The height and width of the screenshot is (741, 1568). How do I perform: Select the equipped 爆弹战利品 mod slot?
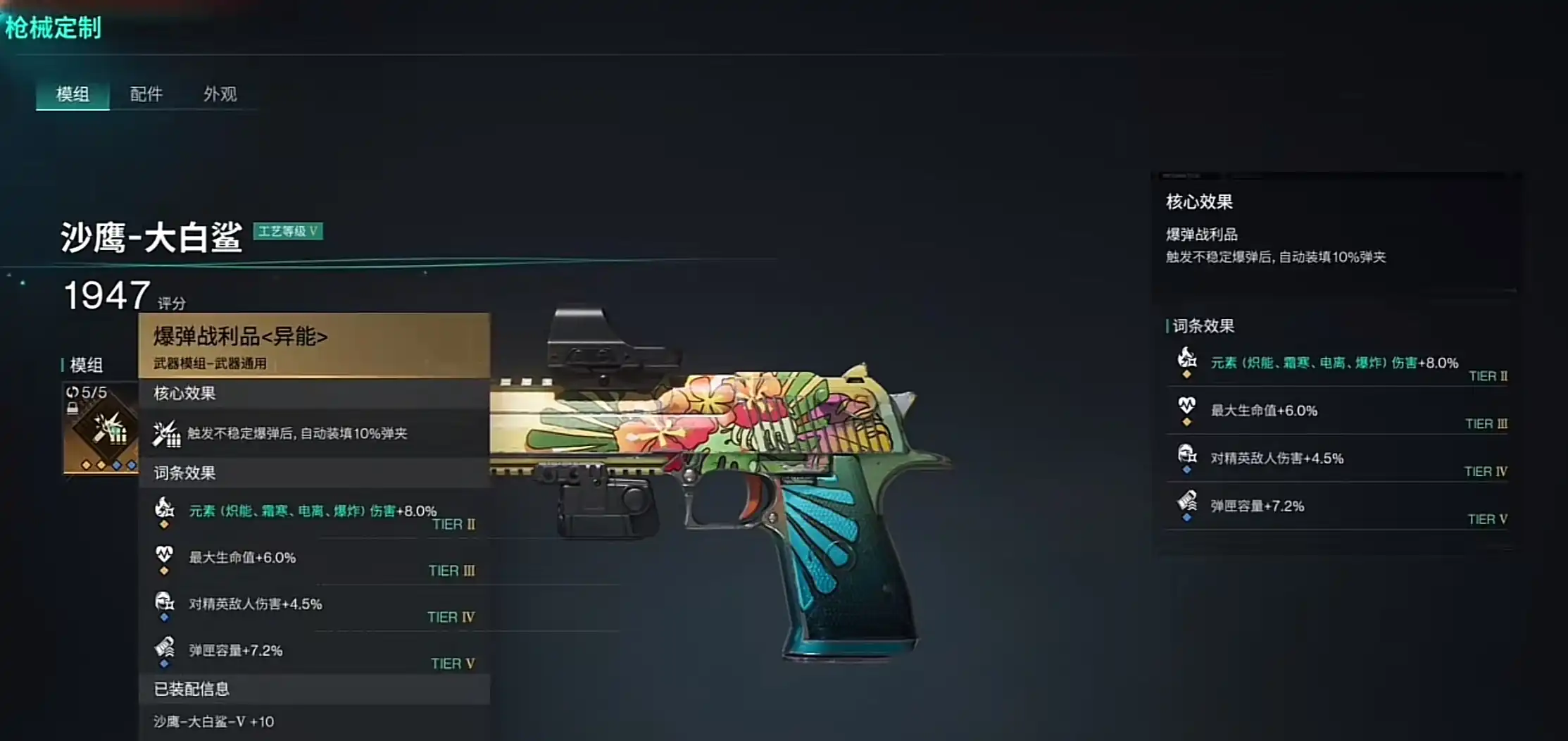(101, 428)
